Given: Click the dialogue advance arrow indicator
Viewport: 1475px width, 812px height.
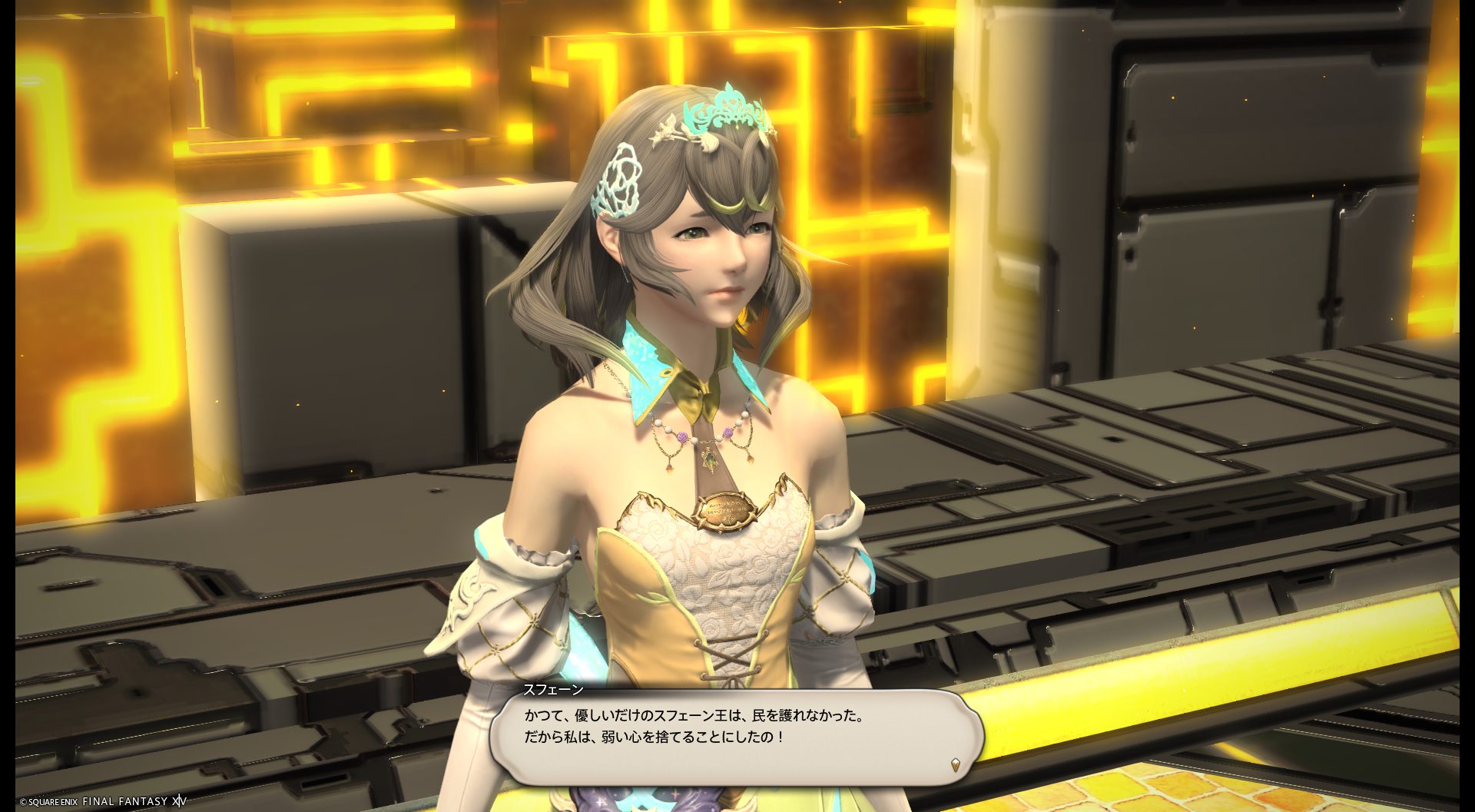Looking at the screenshot, I should click(955, 764).
